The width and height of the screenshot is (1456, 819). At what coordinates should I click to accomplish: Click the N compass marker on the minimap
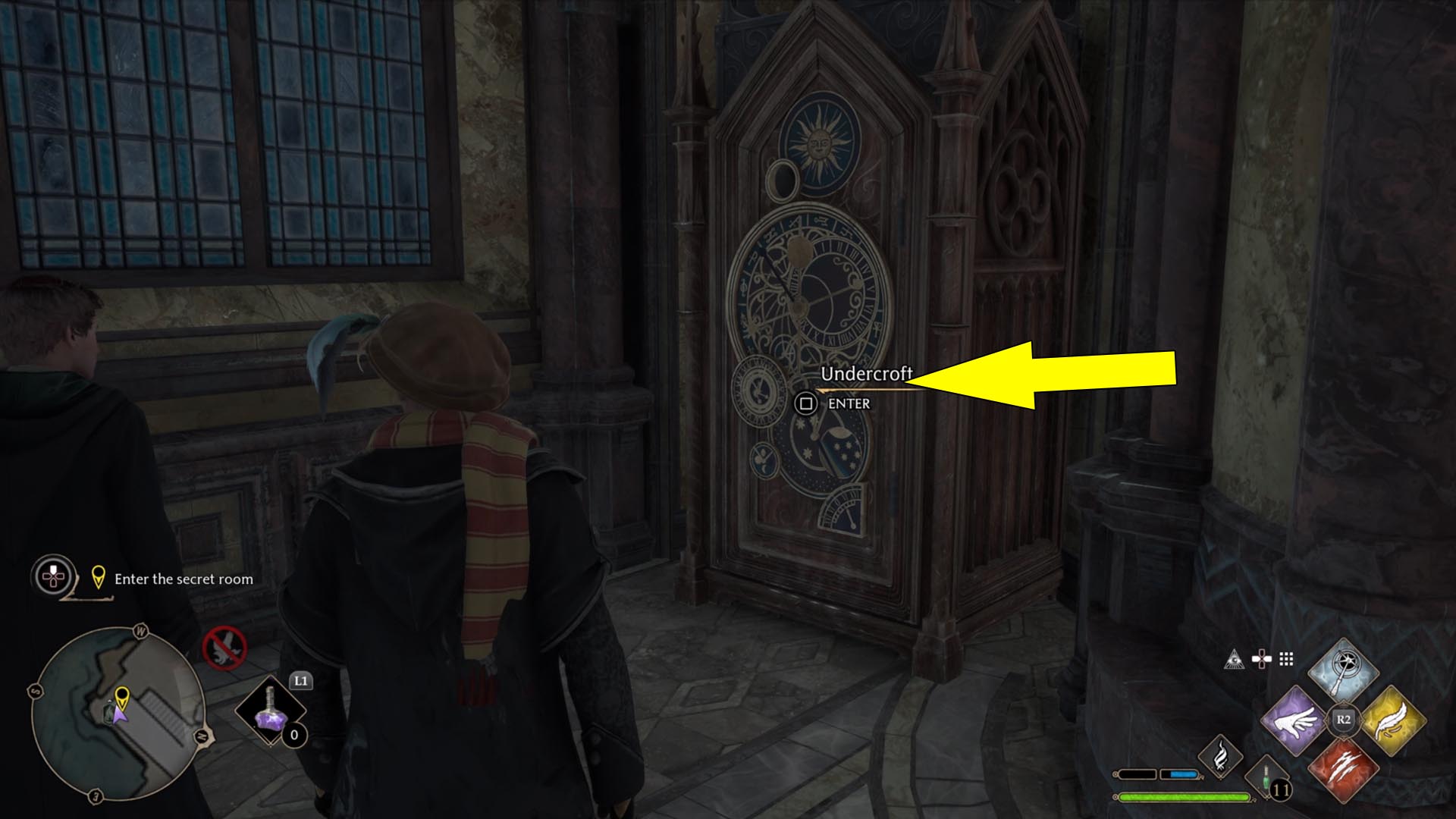pyautogui.click(x=200, y=736)
